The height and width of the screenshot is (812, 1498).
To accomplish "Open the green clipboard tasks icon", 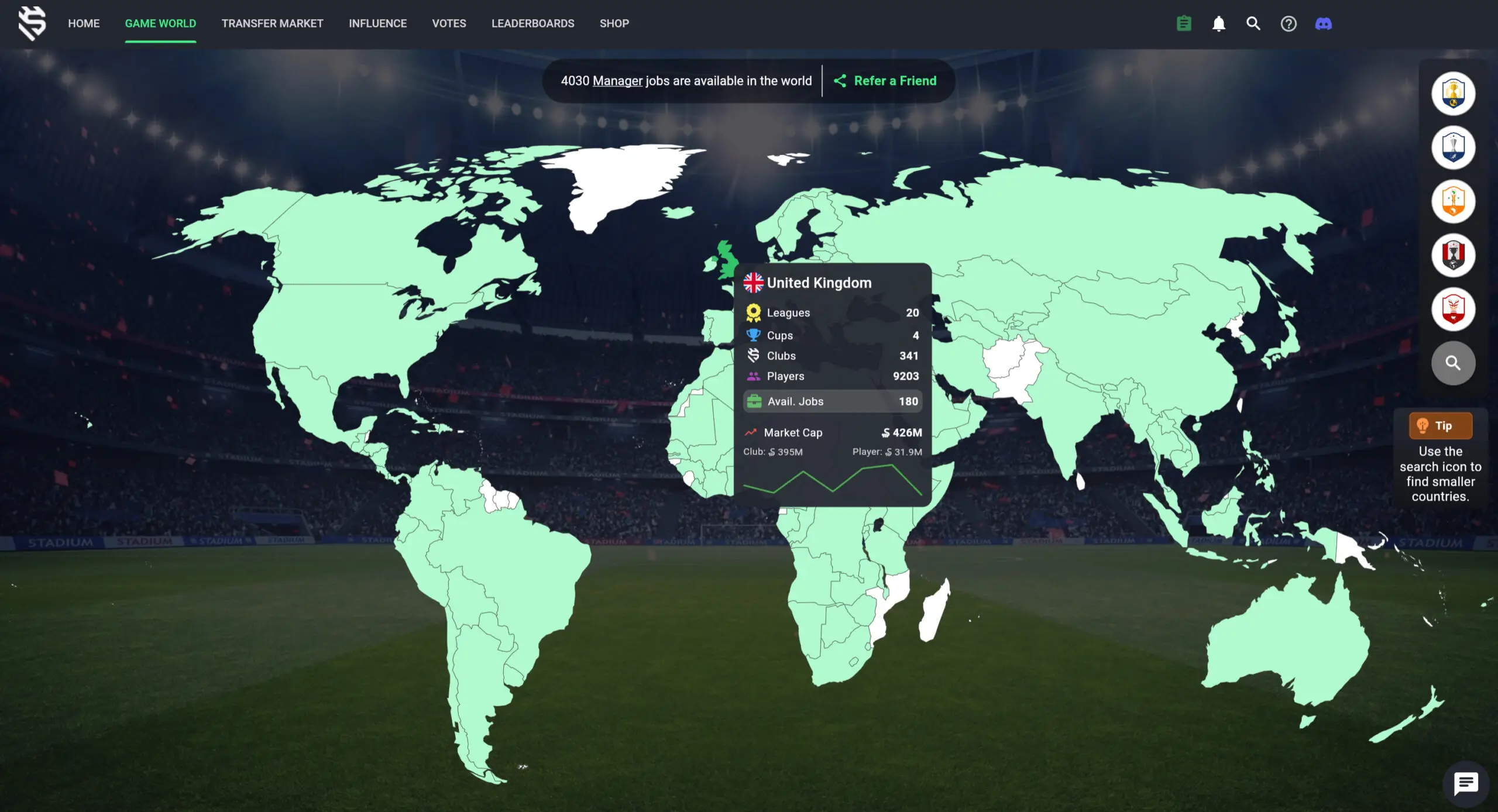I will click(x=1183, y=23).
